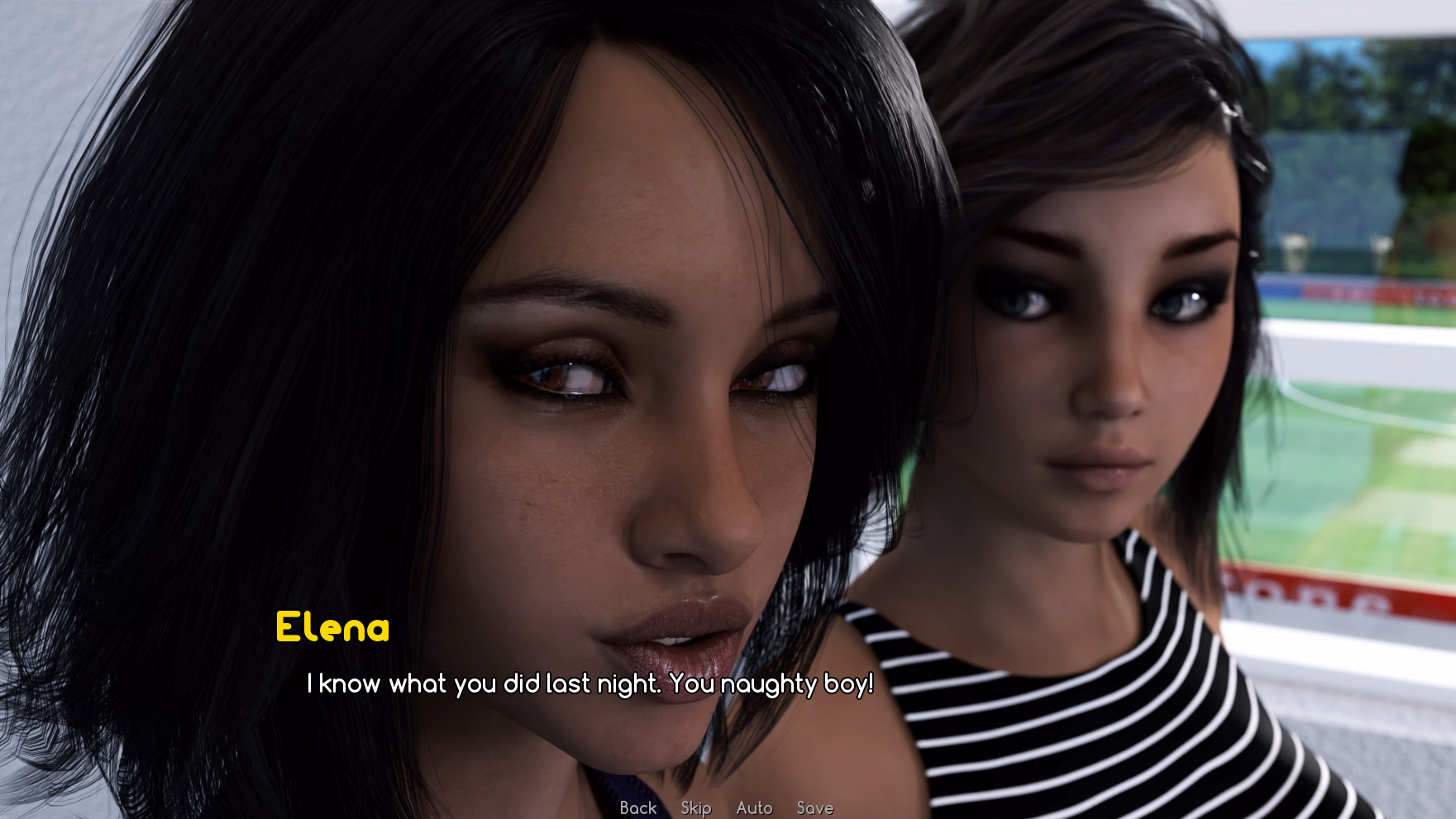Image resolution: width=1456 pixels, height=819 pixels.
Task: Open the Save menu
Action: 814,807
